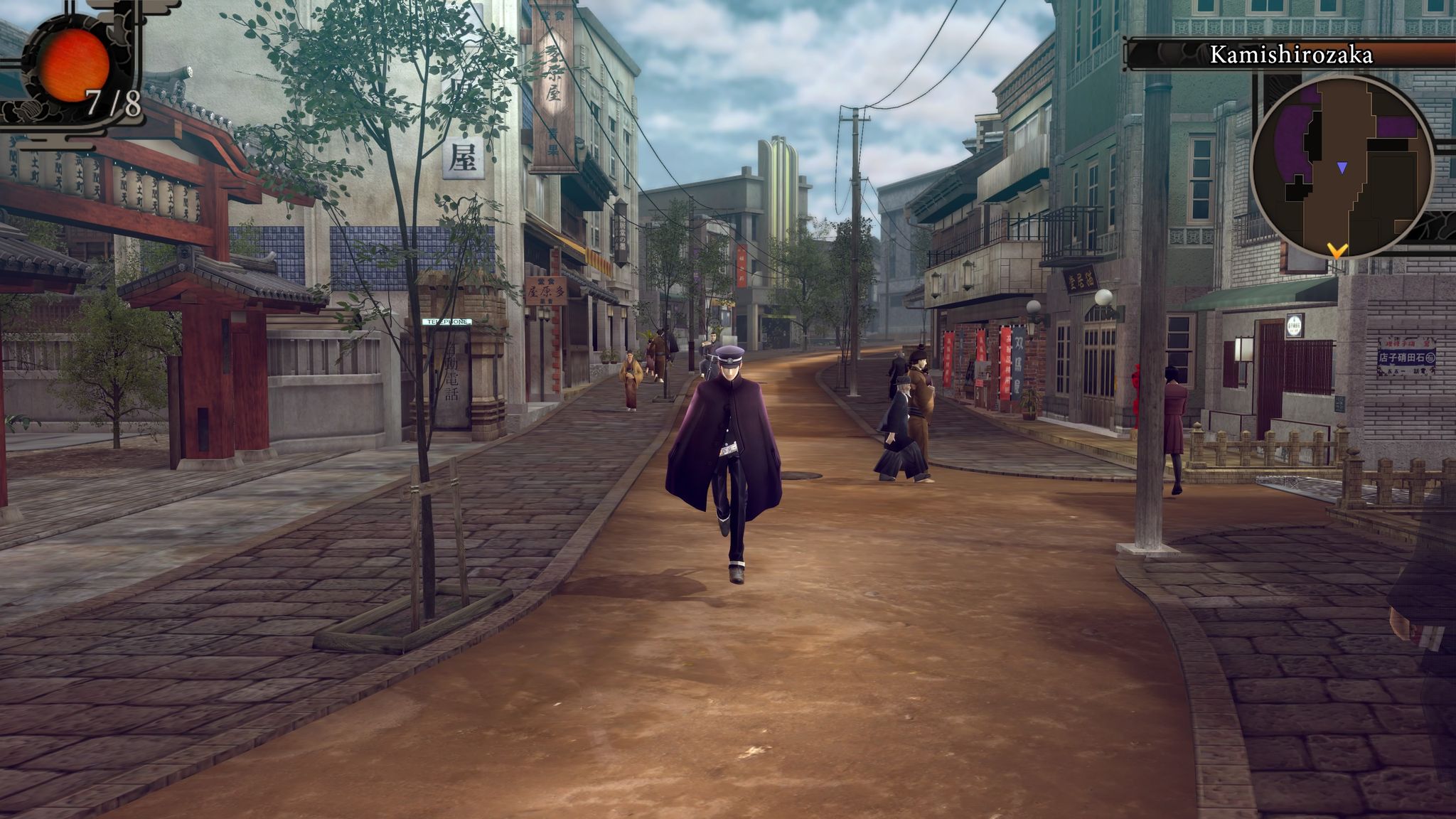This screenshot has width=1456, height=819.
Task: Select the blue player arrow on the minimap
Action: point(1340,166)
